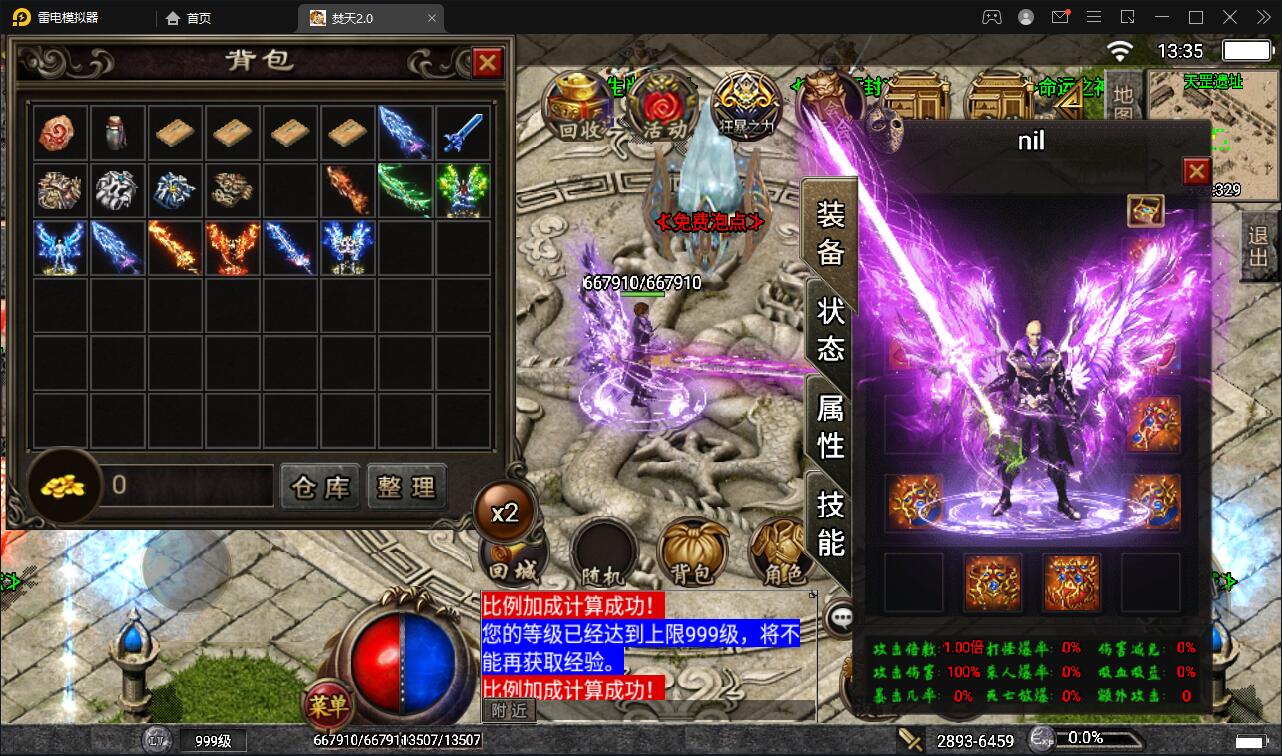Expand the LDPlayer hamburger menu

point(1094,17)
